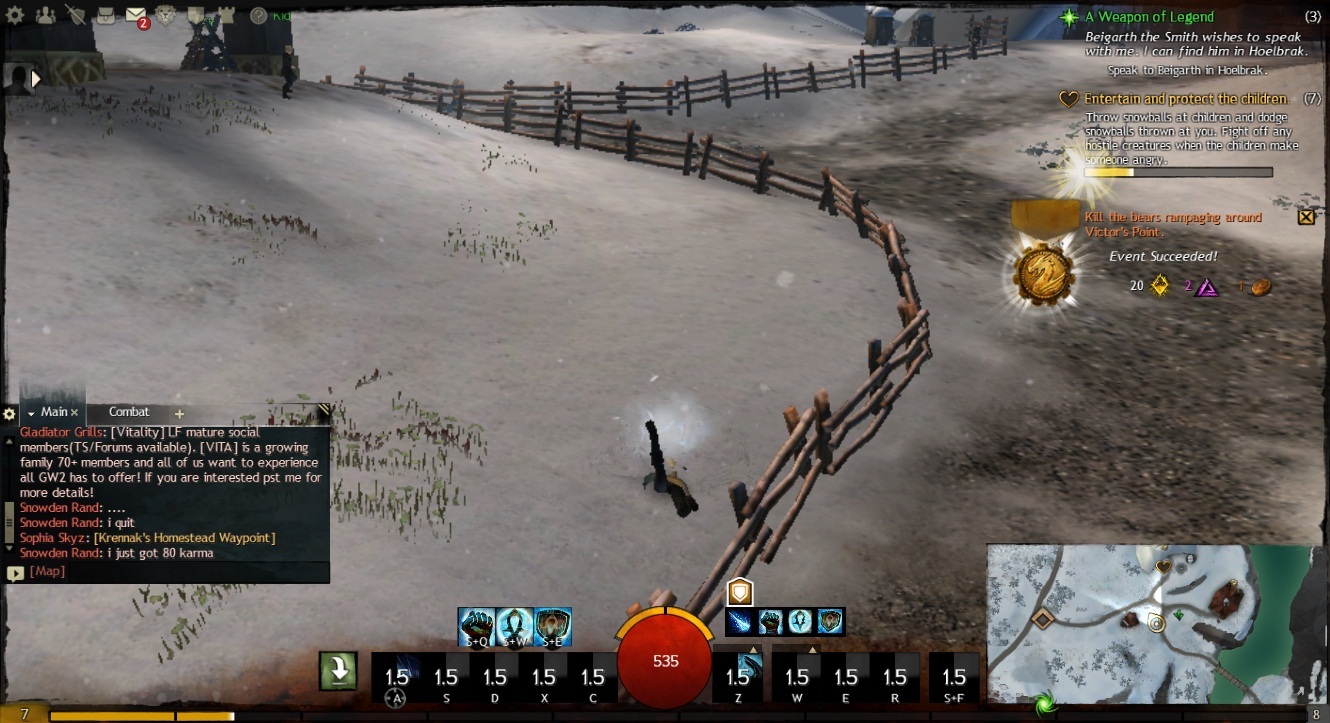Open the inventory bag icon
Image resolution: width=1330 pixels, height=723 pixels.
pyautogui.click(x=106, y=15)
